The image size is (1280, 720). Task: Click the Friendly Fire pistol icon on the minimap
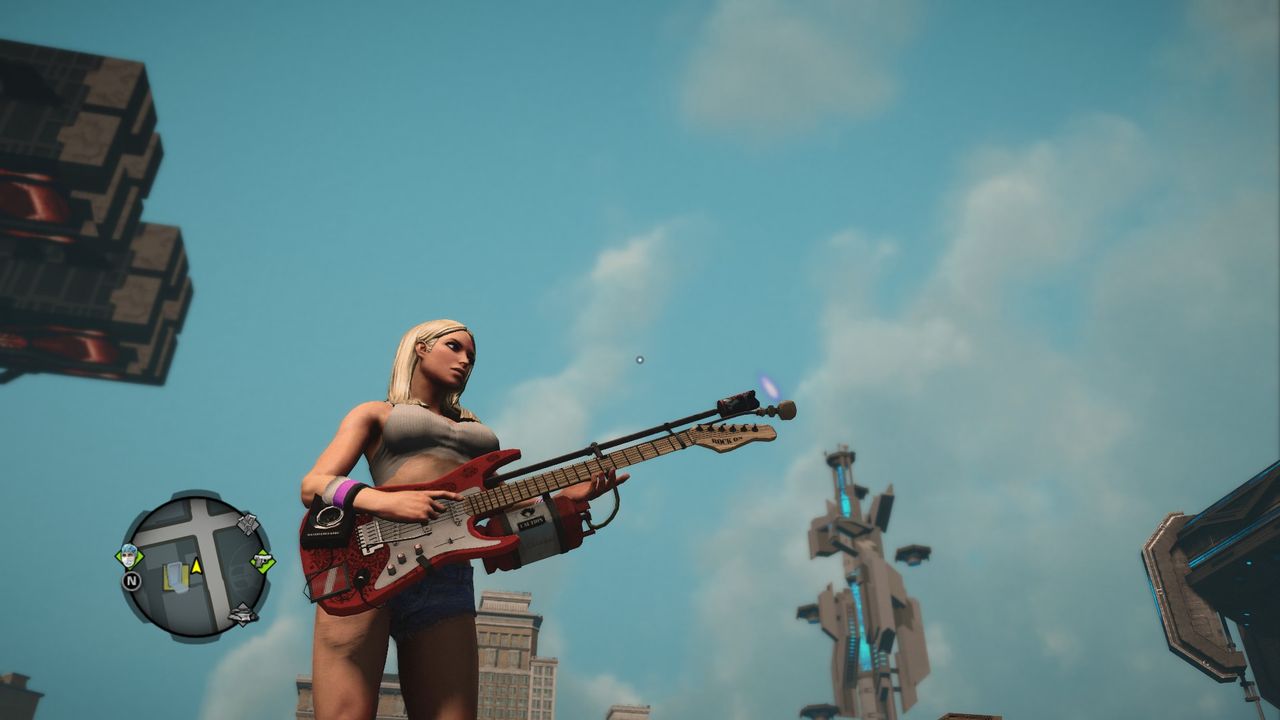(x=262, y=560)
